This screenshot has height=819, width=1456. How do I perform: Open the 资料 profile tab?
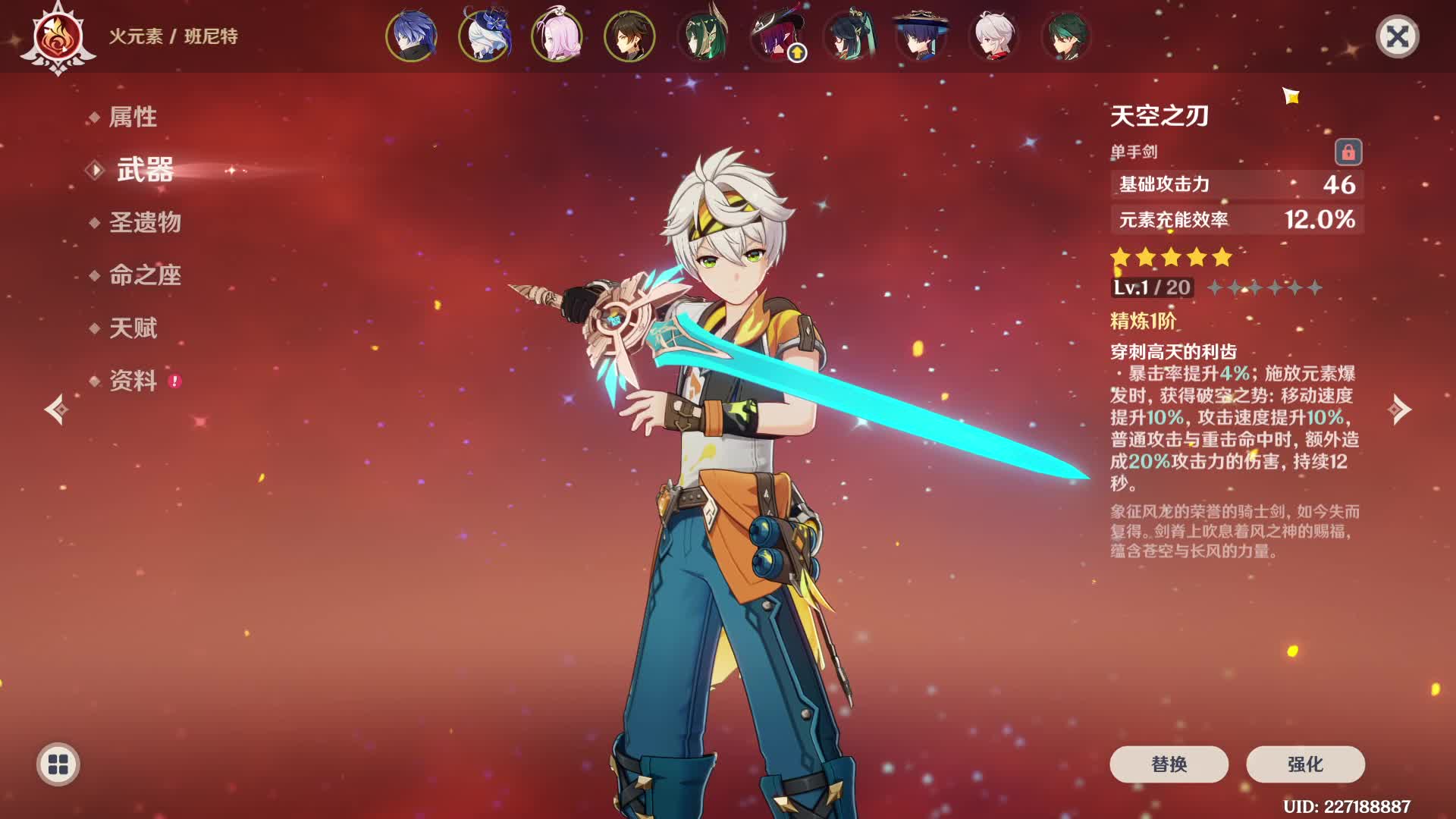(133, 381)
